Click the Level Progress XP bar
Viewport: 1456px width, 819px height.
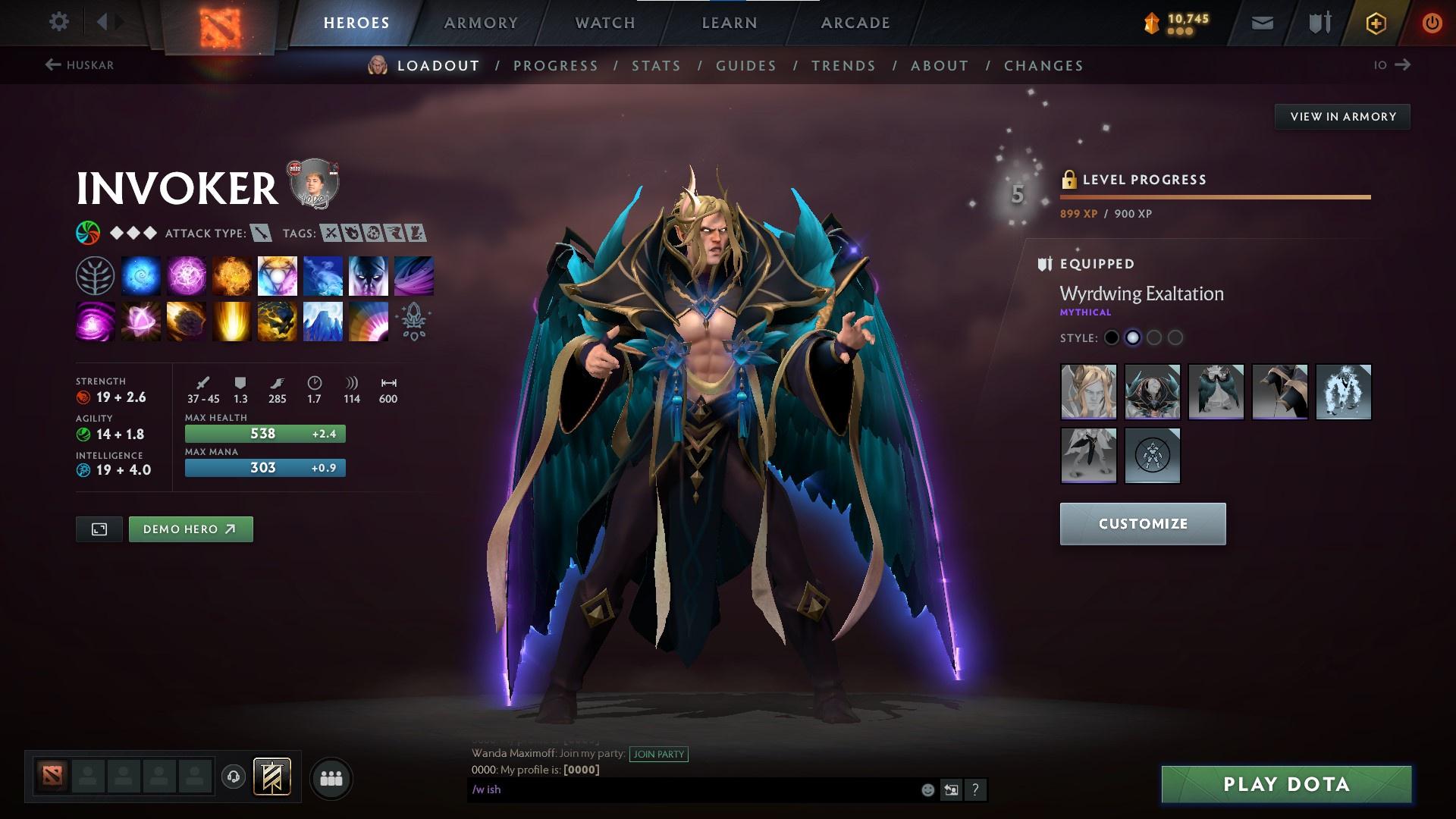[1213, 197]
